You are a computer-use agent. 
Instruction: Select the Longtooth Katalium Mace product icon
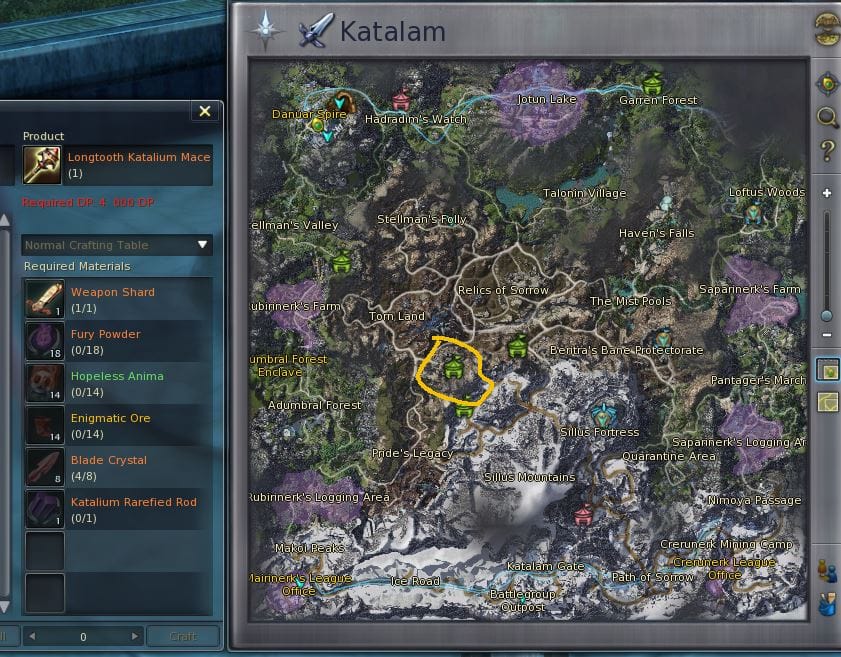pyautogui.click(x=42, y=165)
